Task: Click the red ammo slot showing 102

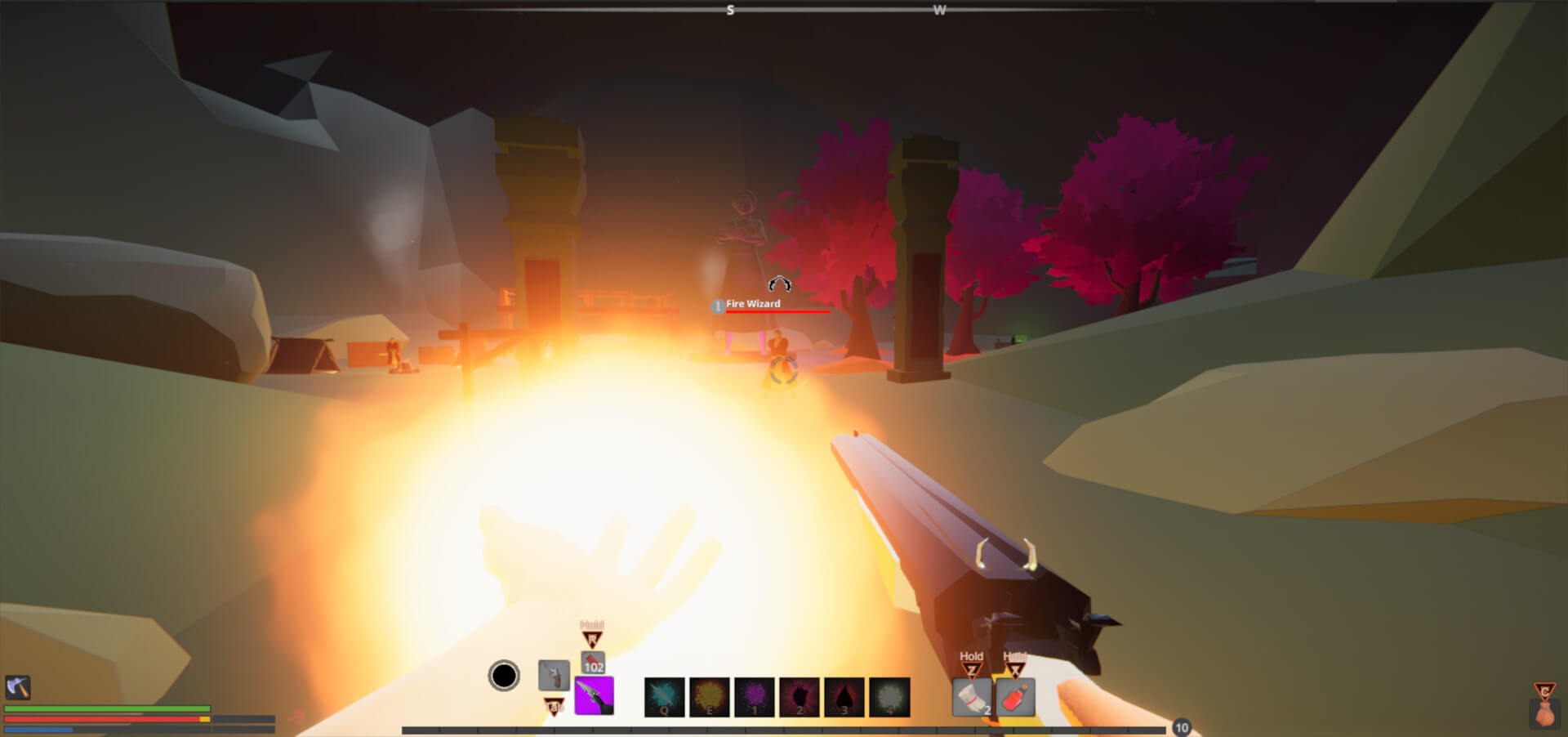Action: click(594, 663)
